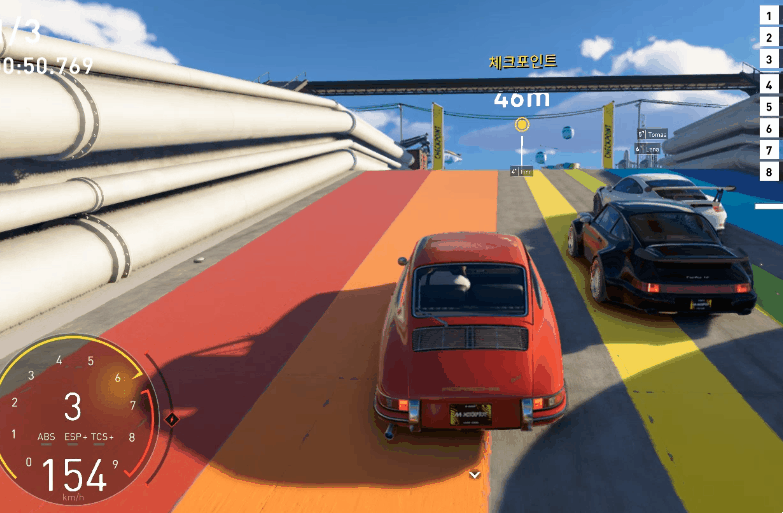This screenshot has width=783, height=513.
Task: Click the yellow checkpoint waypoint marker
Action: coord(521,125)
